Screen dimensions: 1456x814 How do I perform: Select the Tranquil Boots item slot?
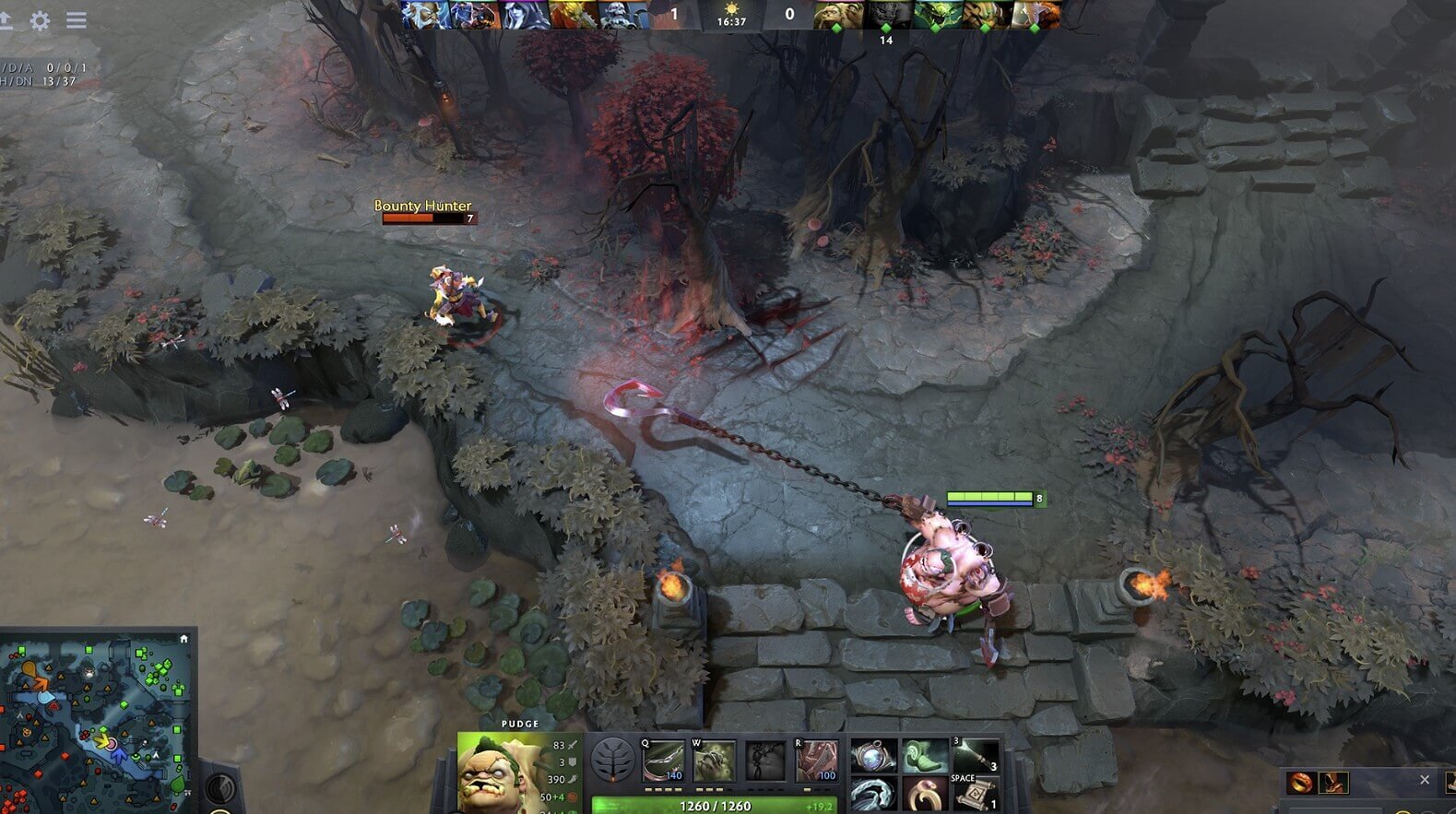924,756
